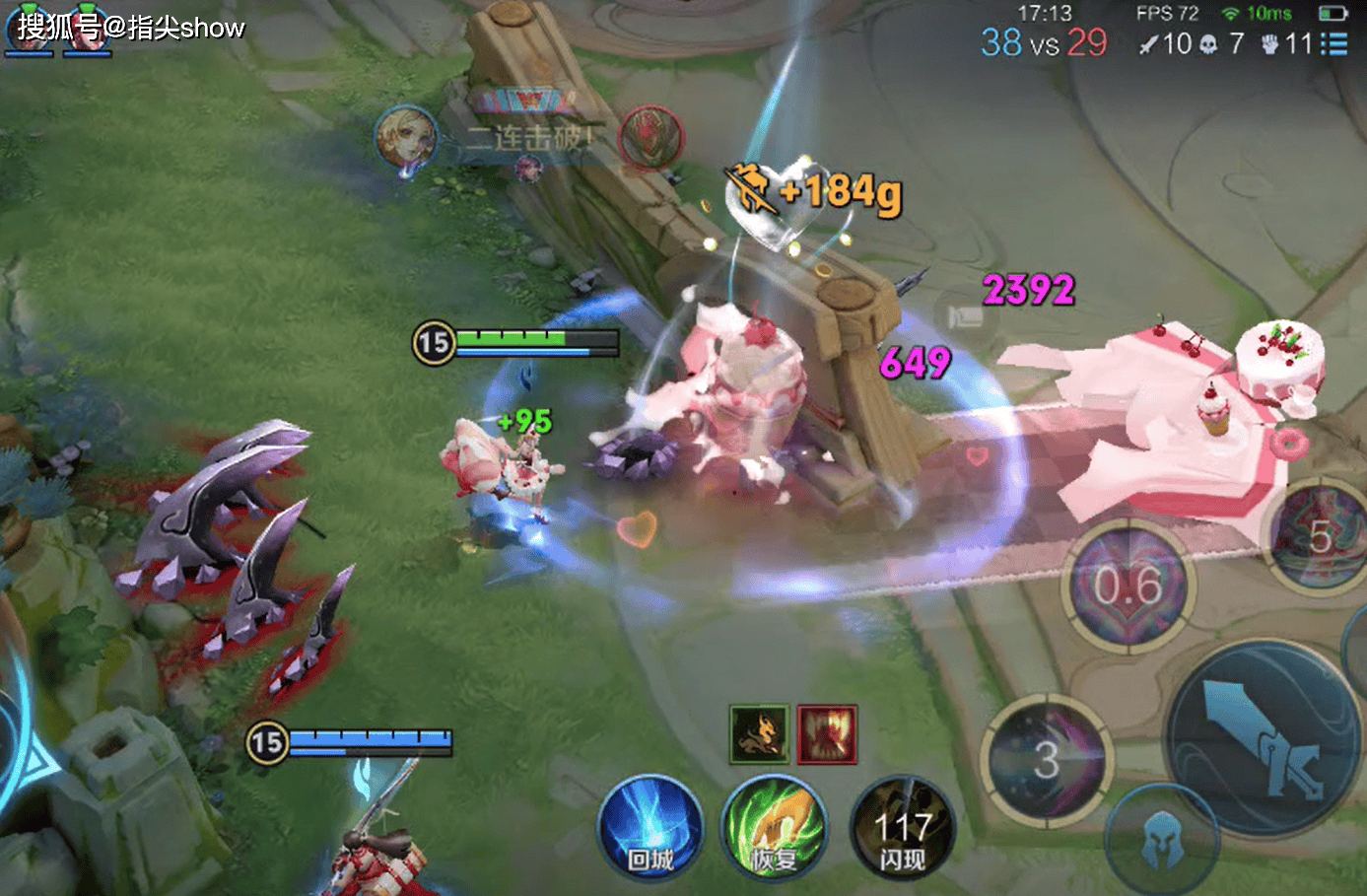The height and width of the screenshot is (896, 1367).
Task: Tap the 回城 recall button
Action: click(x=650, y=830)
